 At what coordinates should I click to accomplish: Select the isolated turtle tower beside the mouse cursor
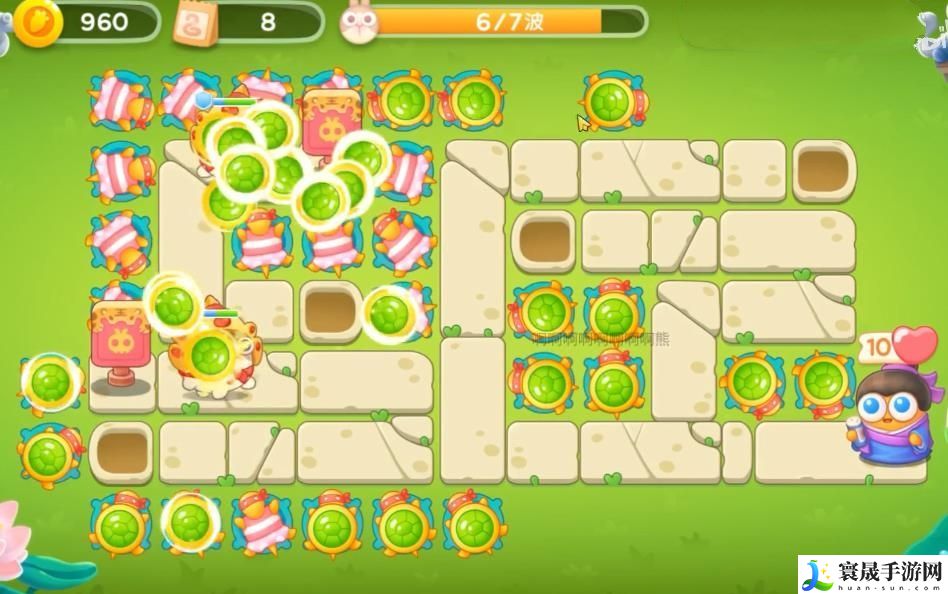click(612, 101)
